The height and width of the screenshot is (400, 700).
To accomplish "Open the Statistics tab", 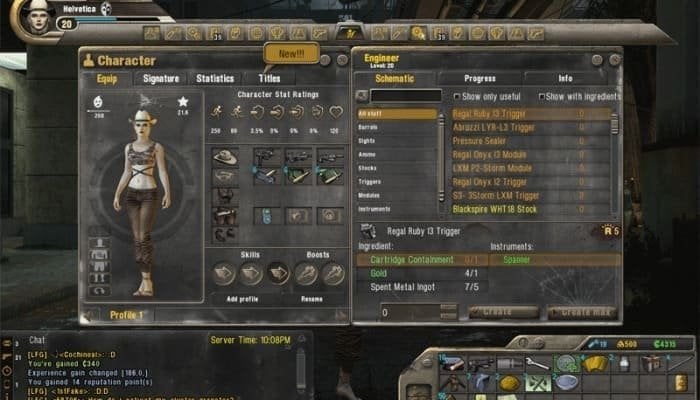I will coord(215,78).
